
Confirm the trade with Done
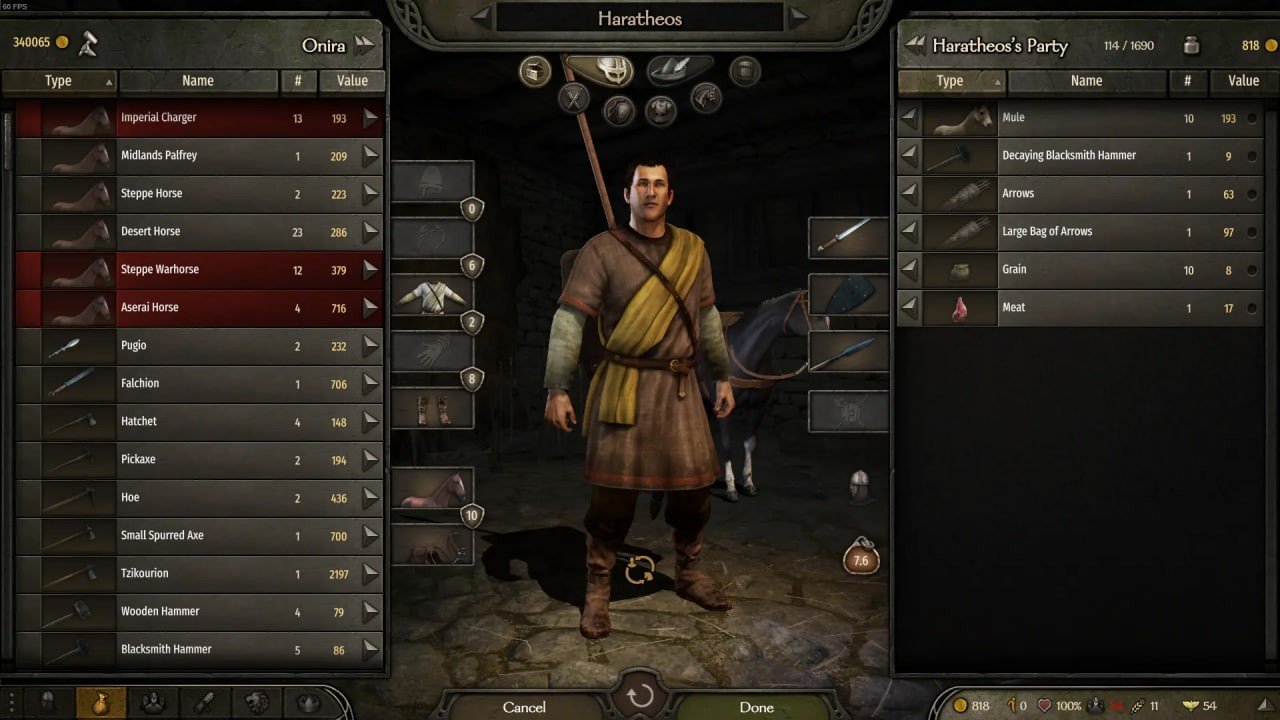coord(756,707)
